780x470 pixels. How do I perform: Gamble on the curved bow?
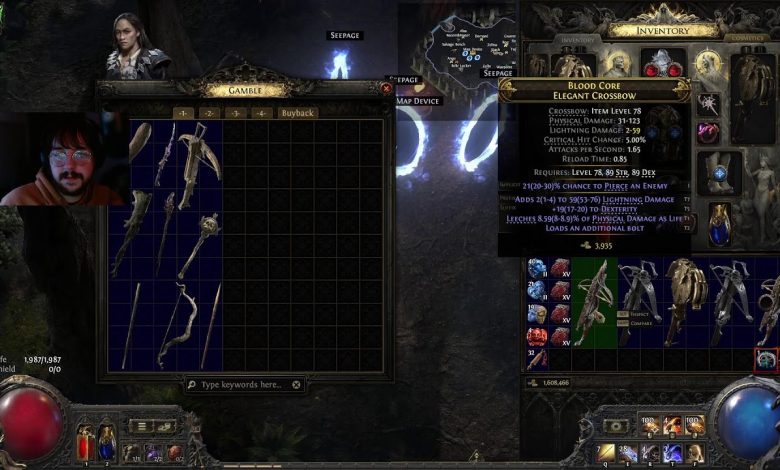click(x=178, y=322)
